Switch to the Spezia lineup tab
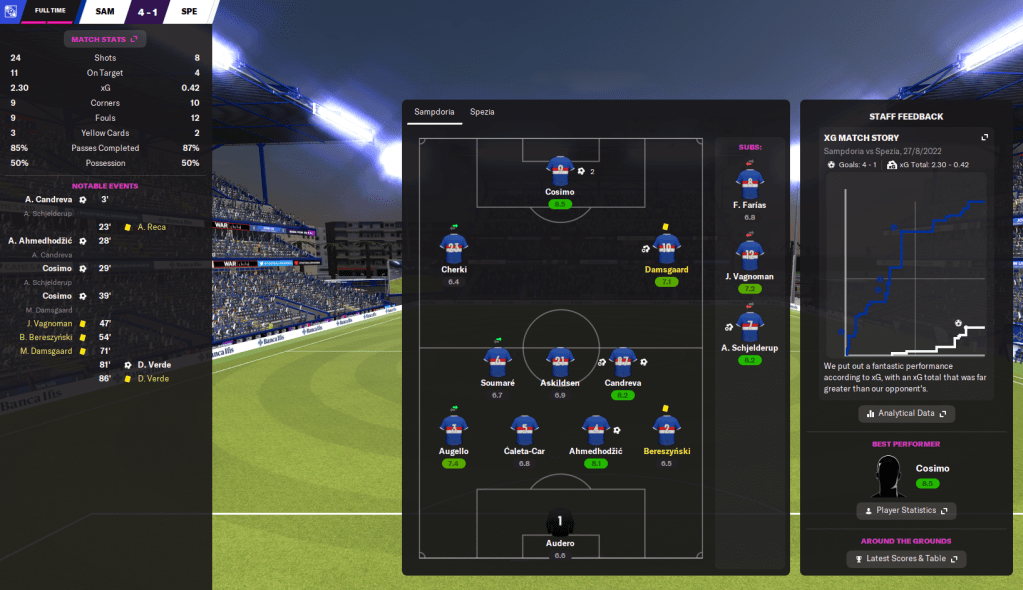 (482, 112)
